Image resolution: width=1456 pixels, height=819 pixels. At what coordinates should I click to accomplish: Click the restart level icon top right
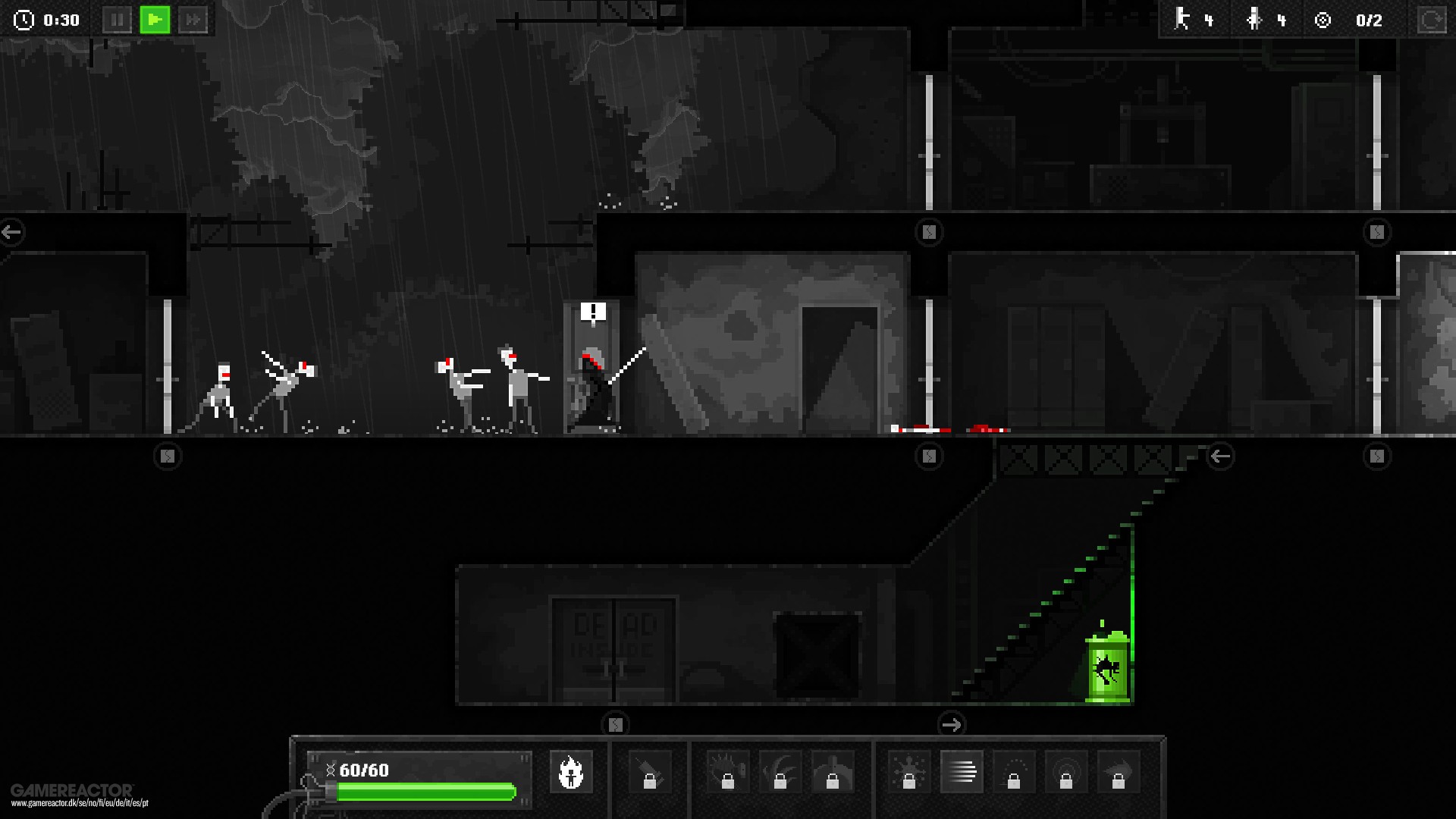[1432, 20]
